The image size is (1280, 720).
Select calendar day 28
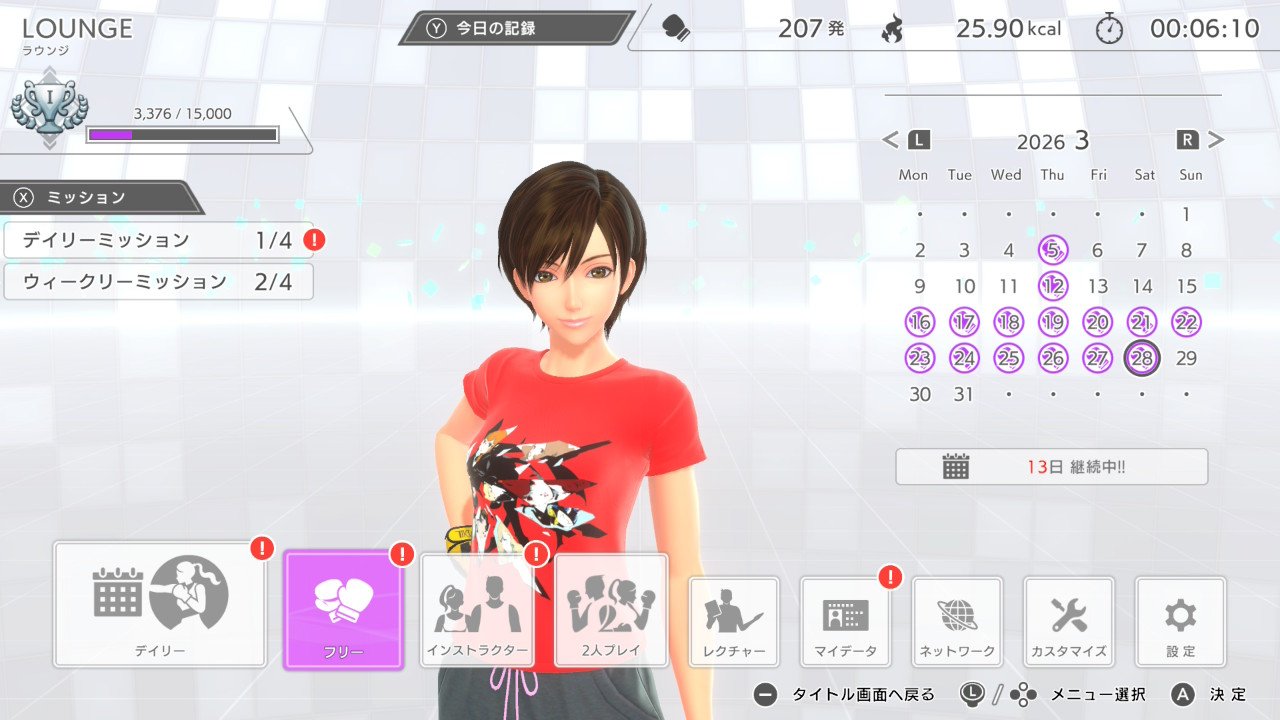point(1142,358)
